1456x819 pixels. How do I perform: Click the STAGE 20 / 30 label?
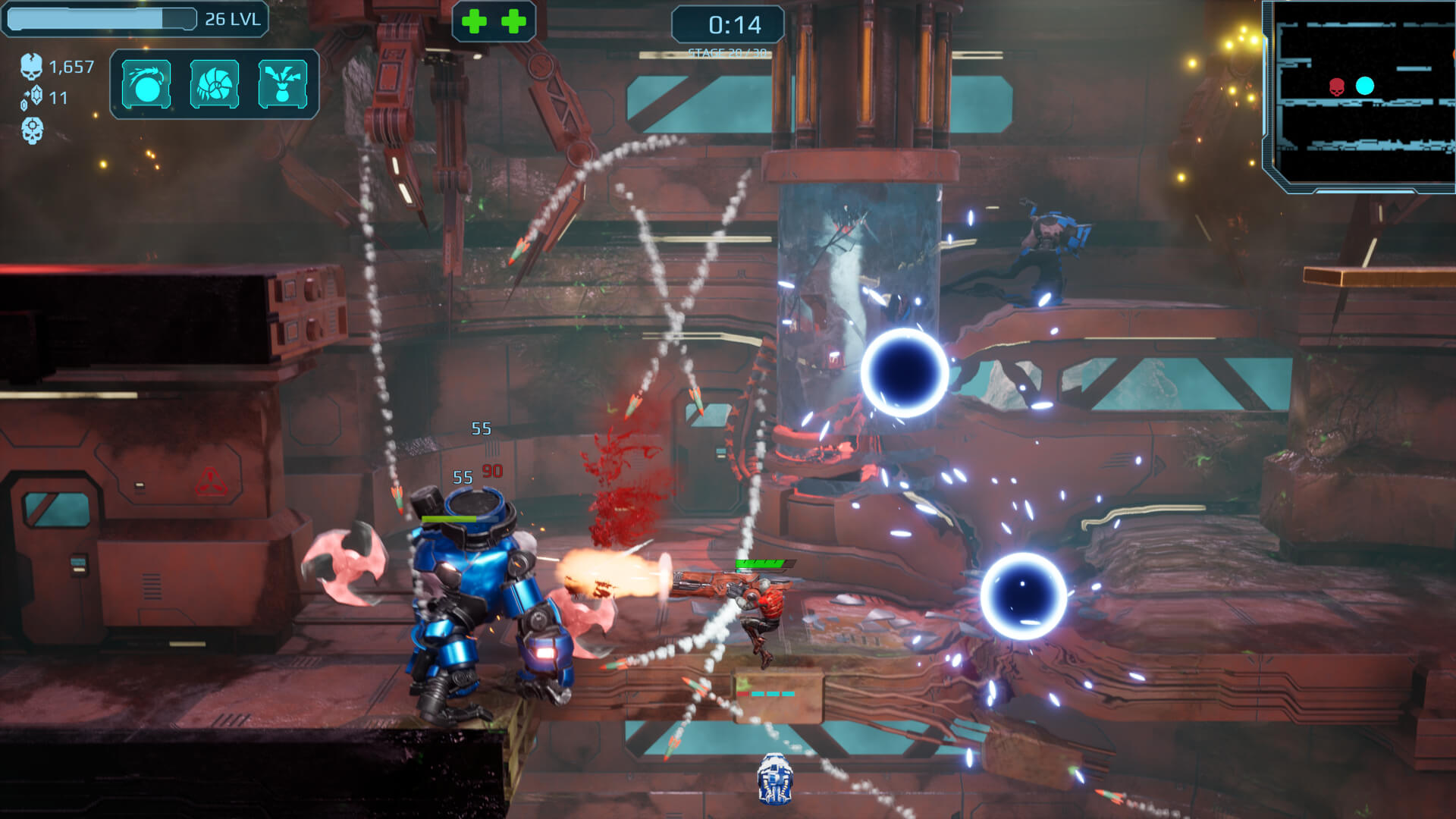(726, 52)
